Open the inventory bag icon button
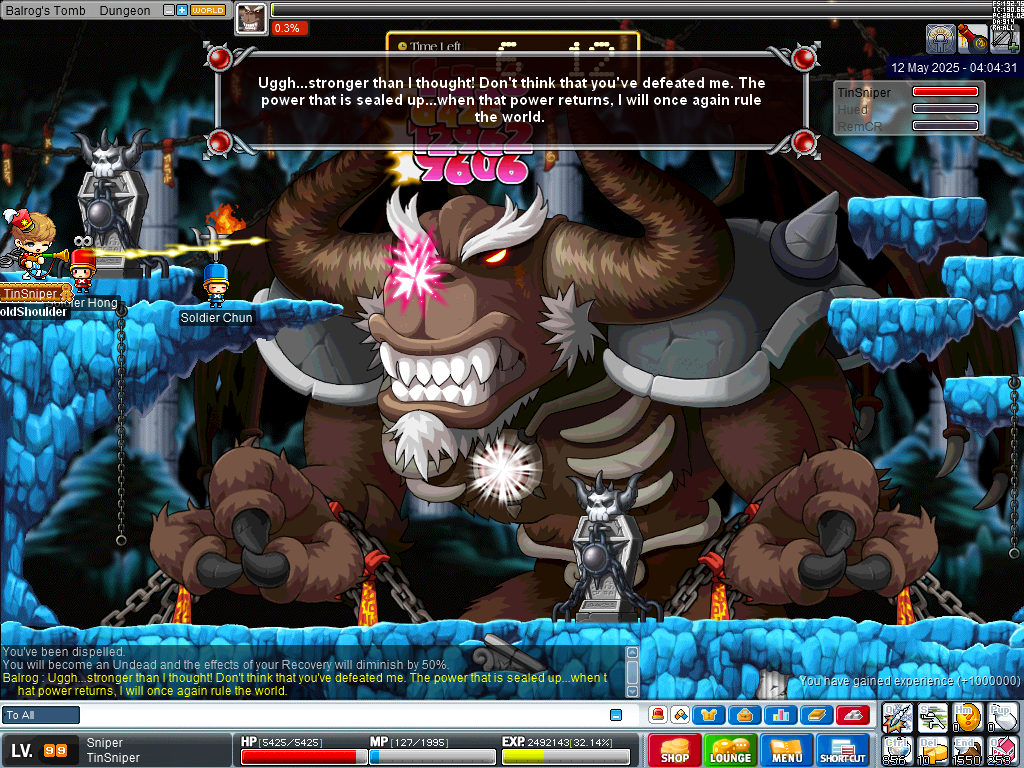Viewport: 1024px width, 768px height. [744, 715]
